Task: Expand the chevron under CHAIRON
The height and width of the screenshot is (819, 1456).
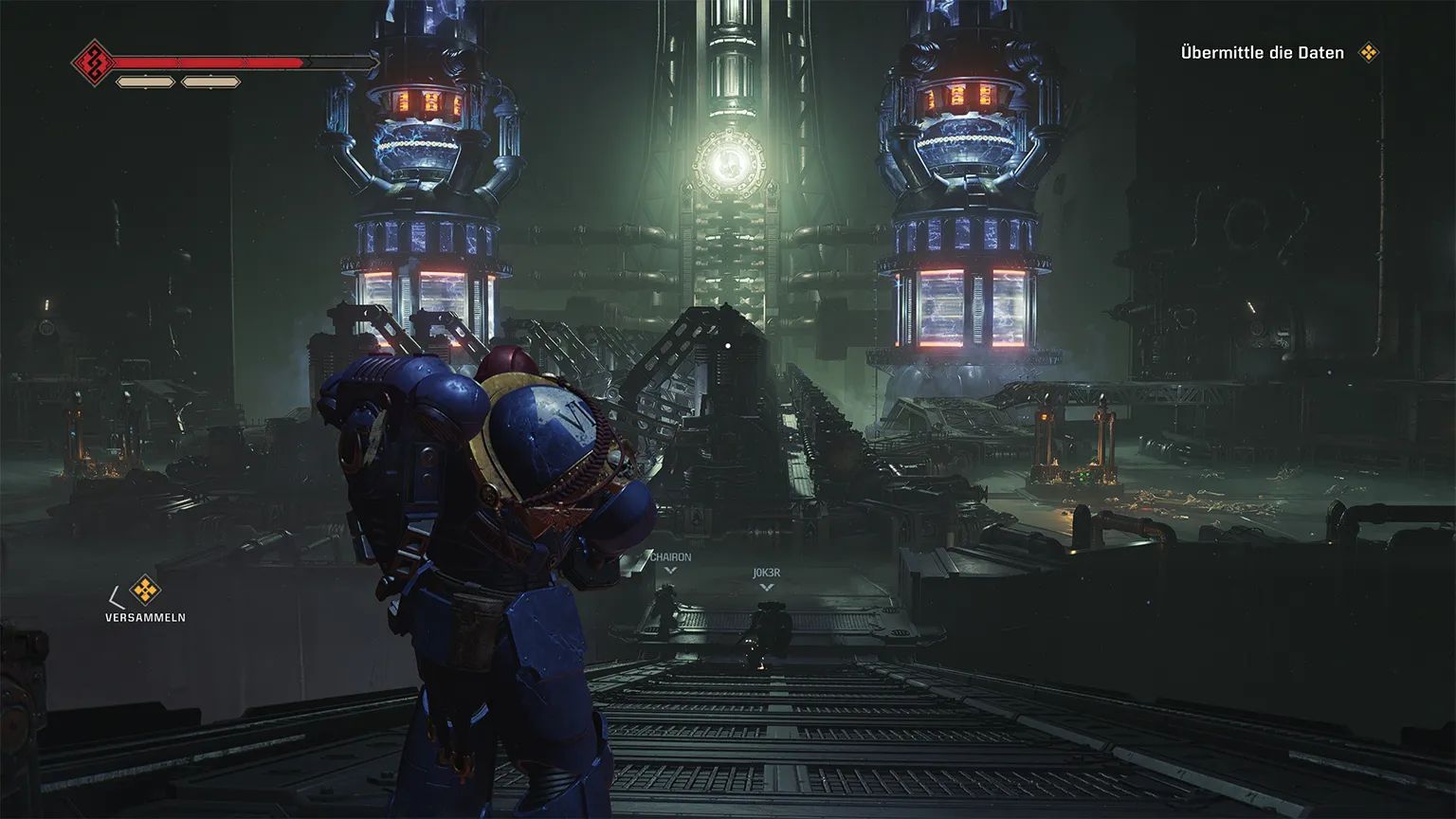Action: pos(671,570)
